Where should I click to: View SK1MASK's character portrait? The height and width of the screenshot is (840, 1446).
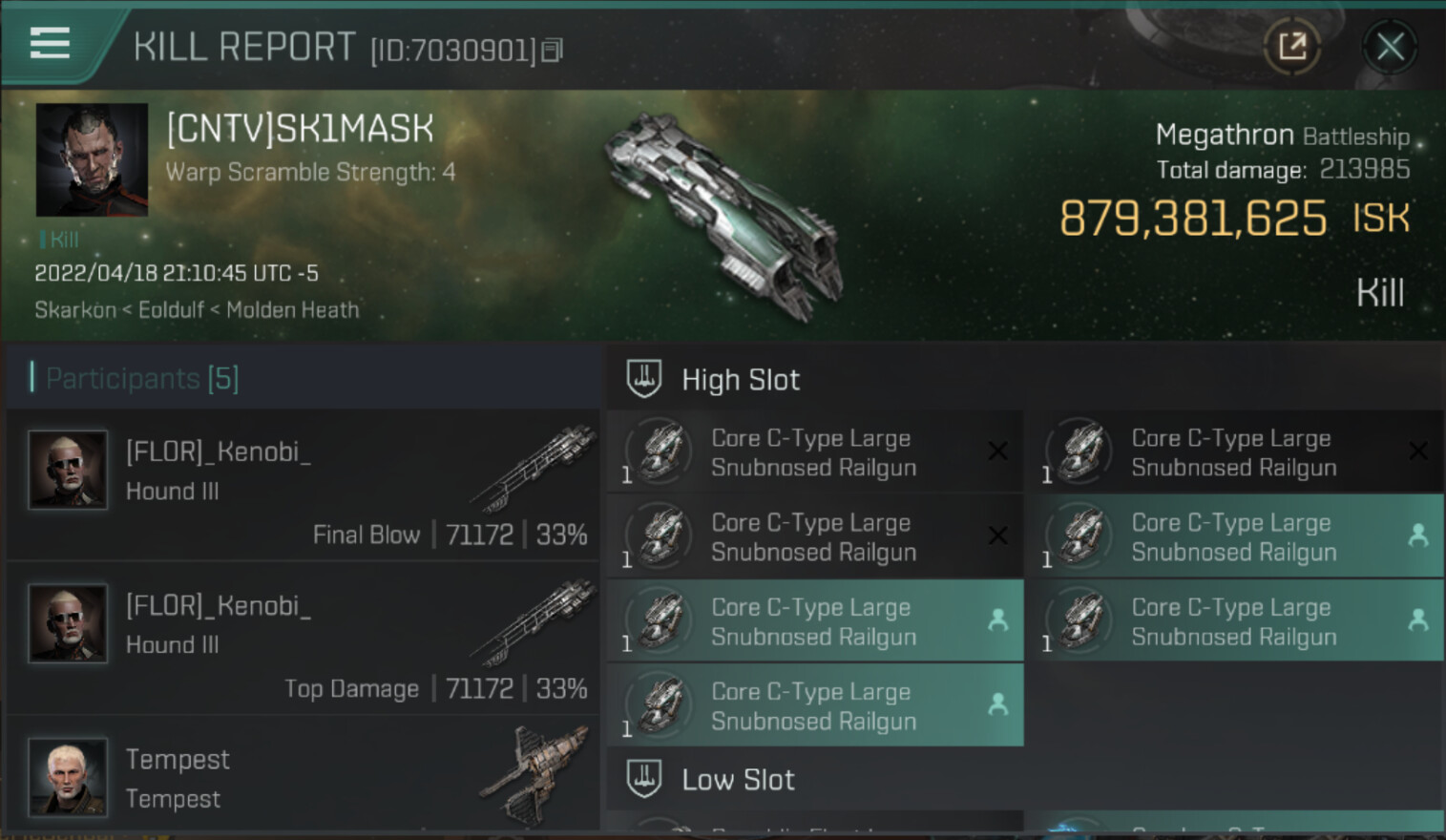[92, 159]
